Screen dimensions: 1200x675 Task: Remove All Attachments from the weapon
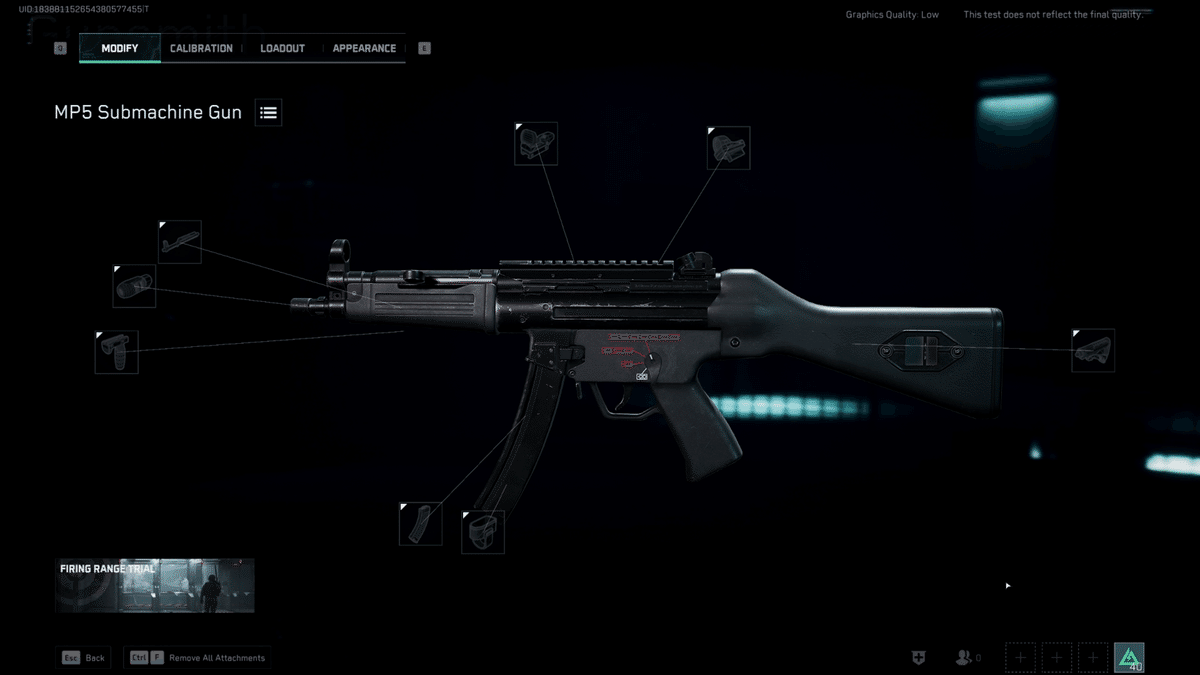point(198,658)
